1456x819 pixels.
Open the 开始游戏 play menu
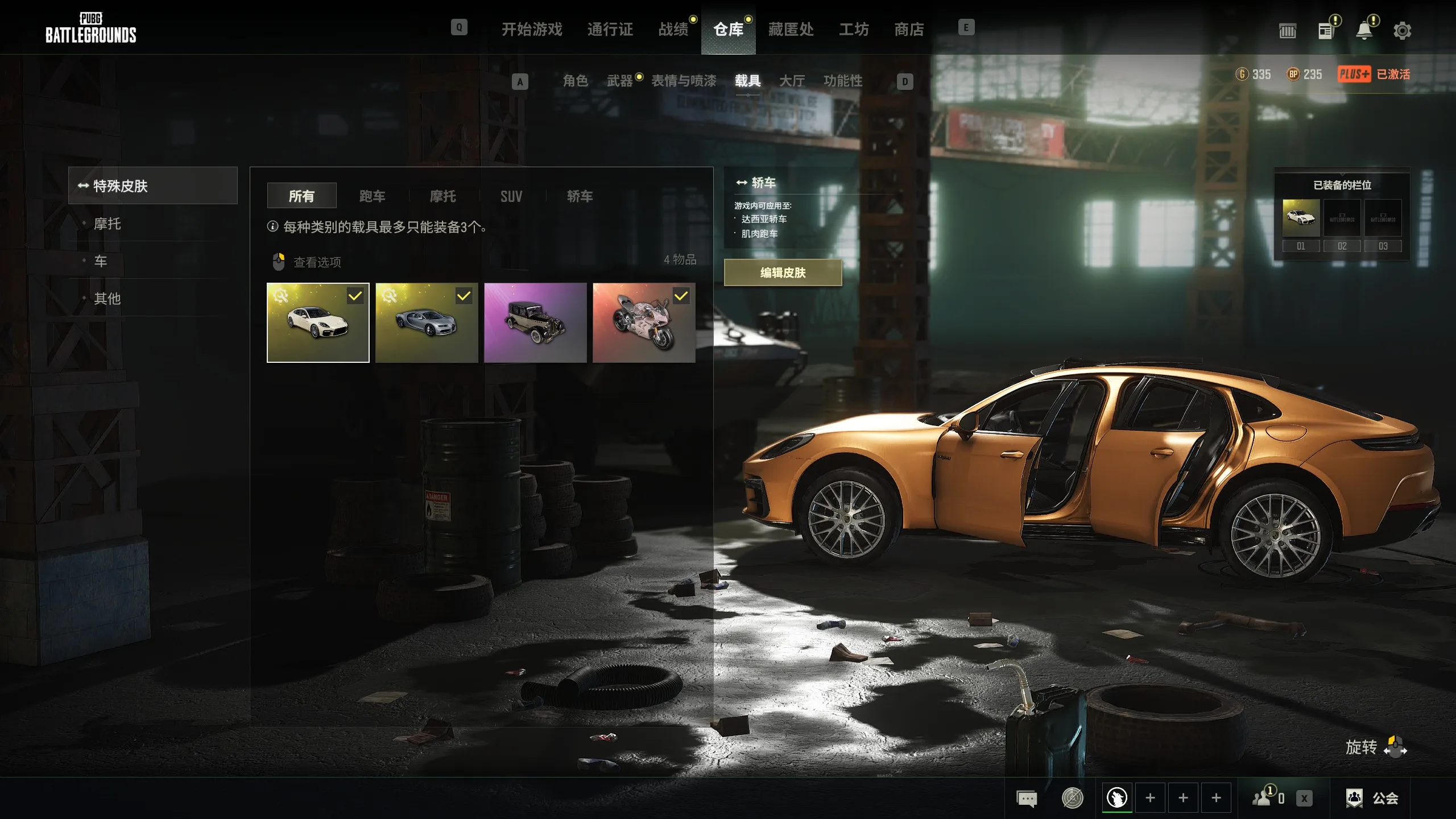(x=532, y=29)
